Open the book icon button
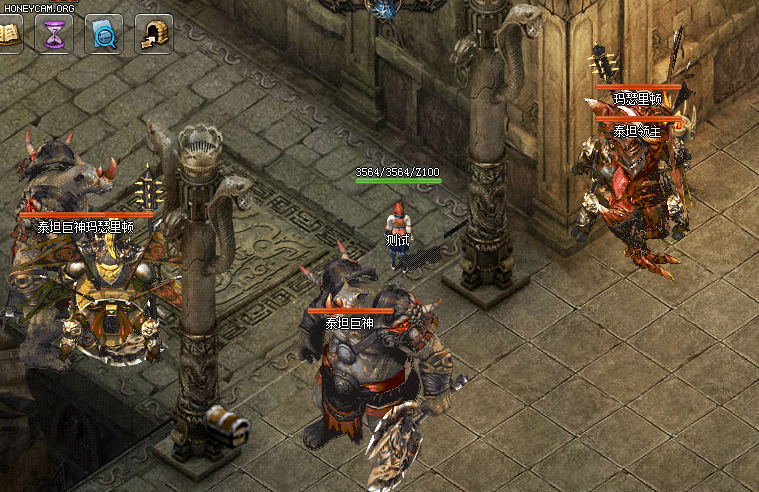Viewport: 759px width, 492px height. click(x=9, y=34)
